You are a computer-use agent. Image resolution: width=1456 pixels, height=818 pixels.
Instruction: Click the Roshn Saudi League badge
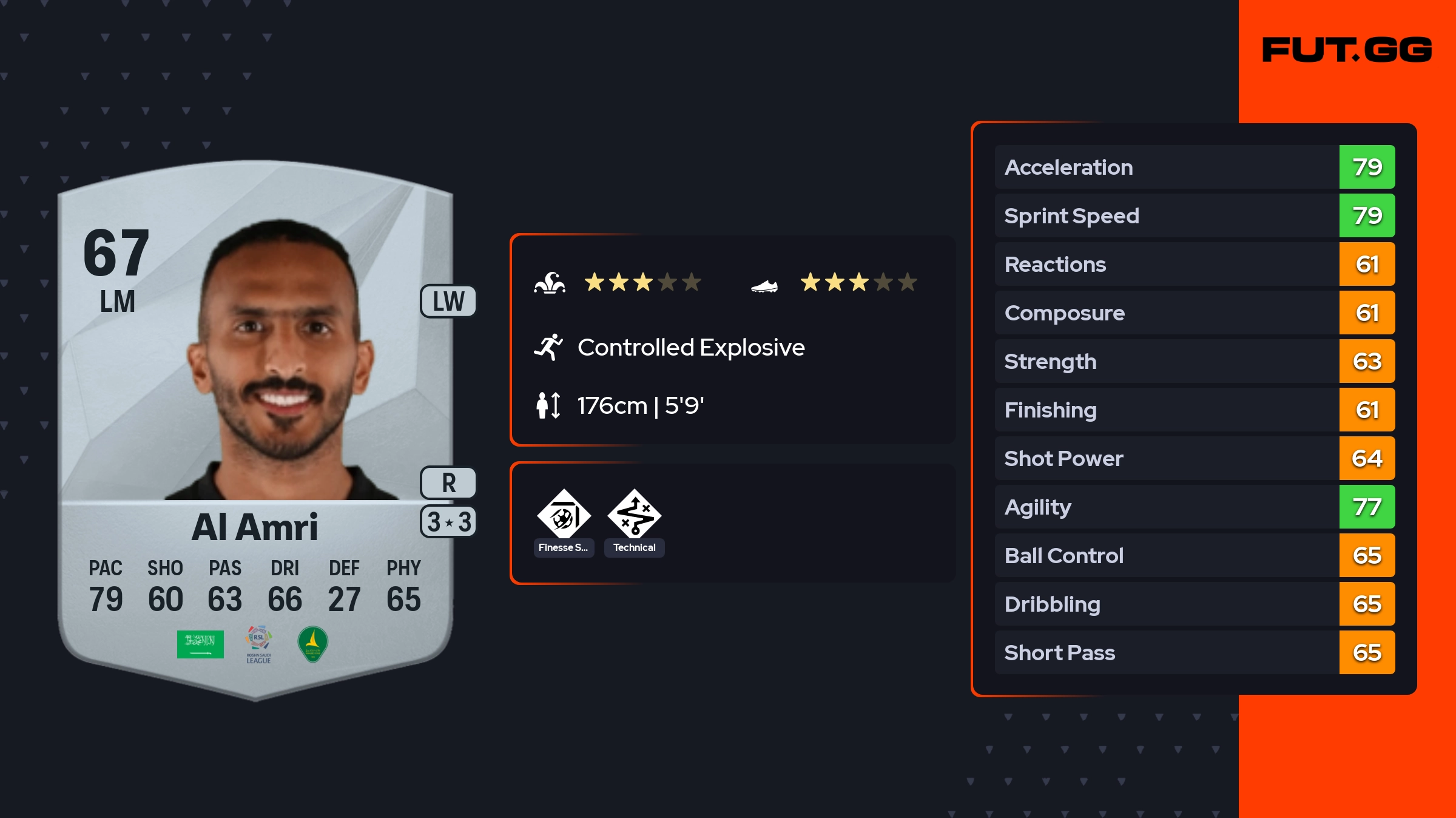pyautogui.click(x=258, y=644)
